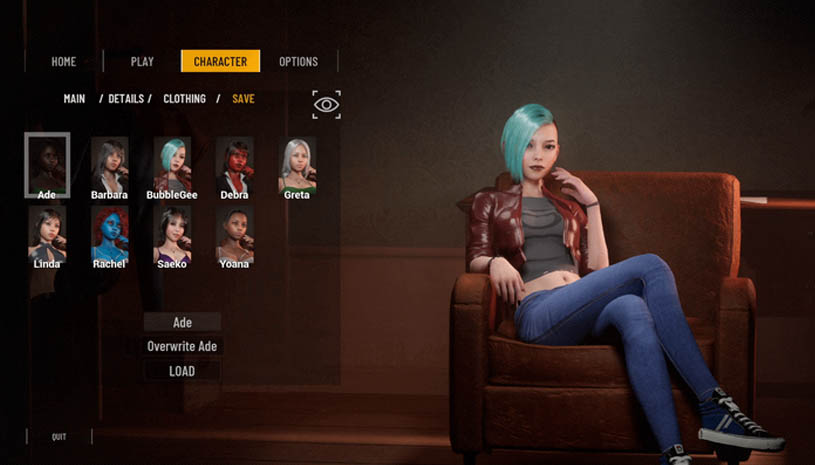Choose the Debra character preset
This screenshot has width=815, height=465.
(x=234, y=164)
